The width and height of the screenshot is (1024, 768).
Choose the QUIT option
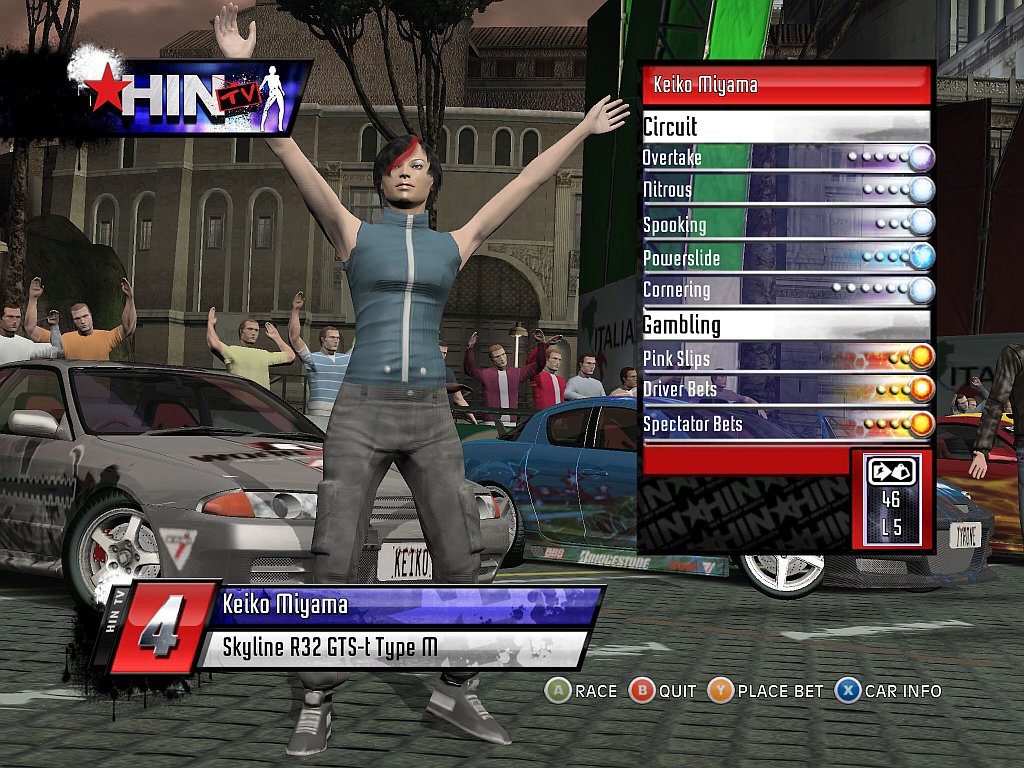664,690
